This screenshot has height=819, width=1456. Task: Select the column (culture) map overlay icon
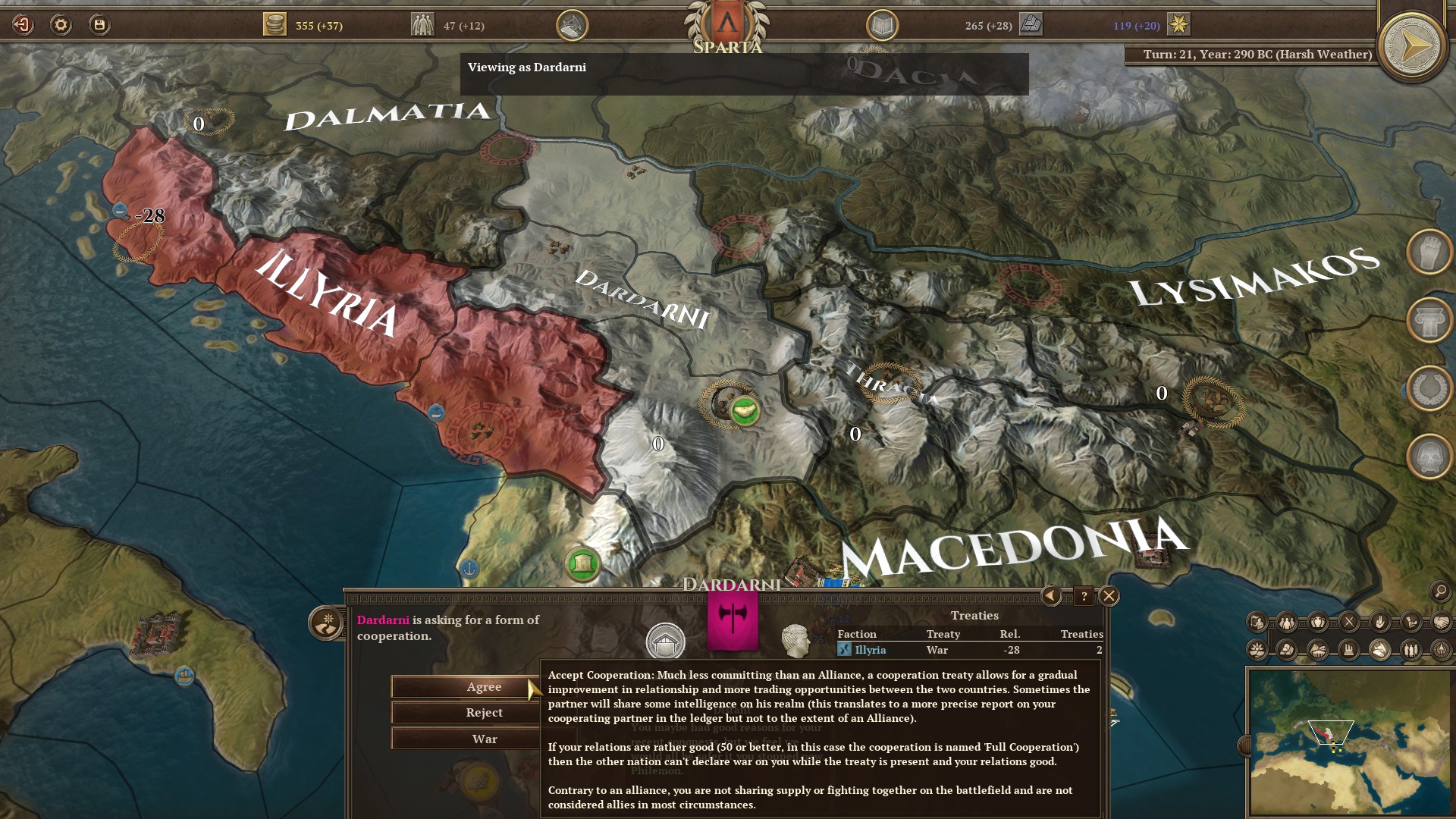pyautogui.click(x=1429, y=319)
